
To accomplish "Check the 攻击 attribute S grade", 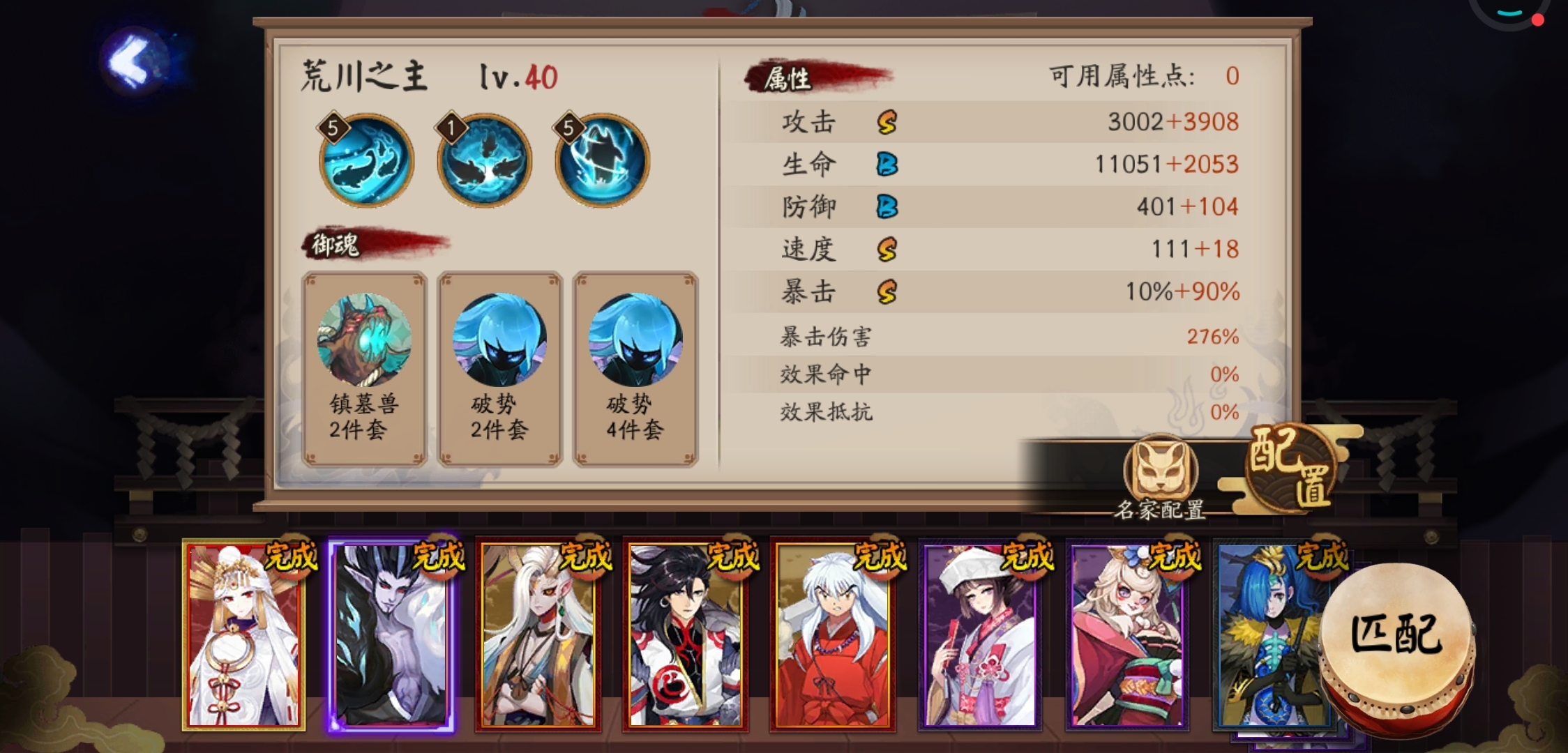I will [887, 122].
